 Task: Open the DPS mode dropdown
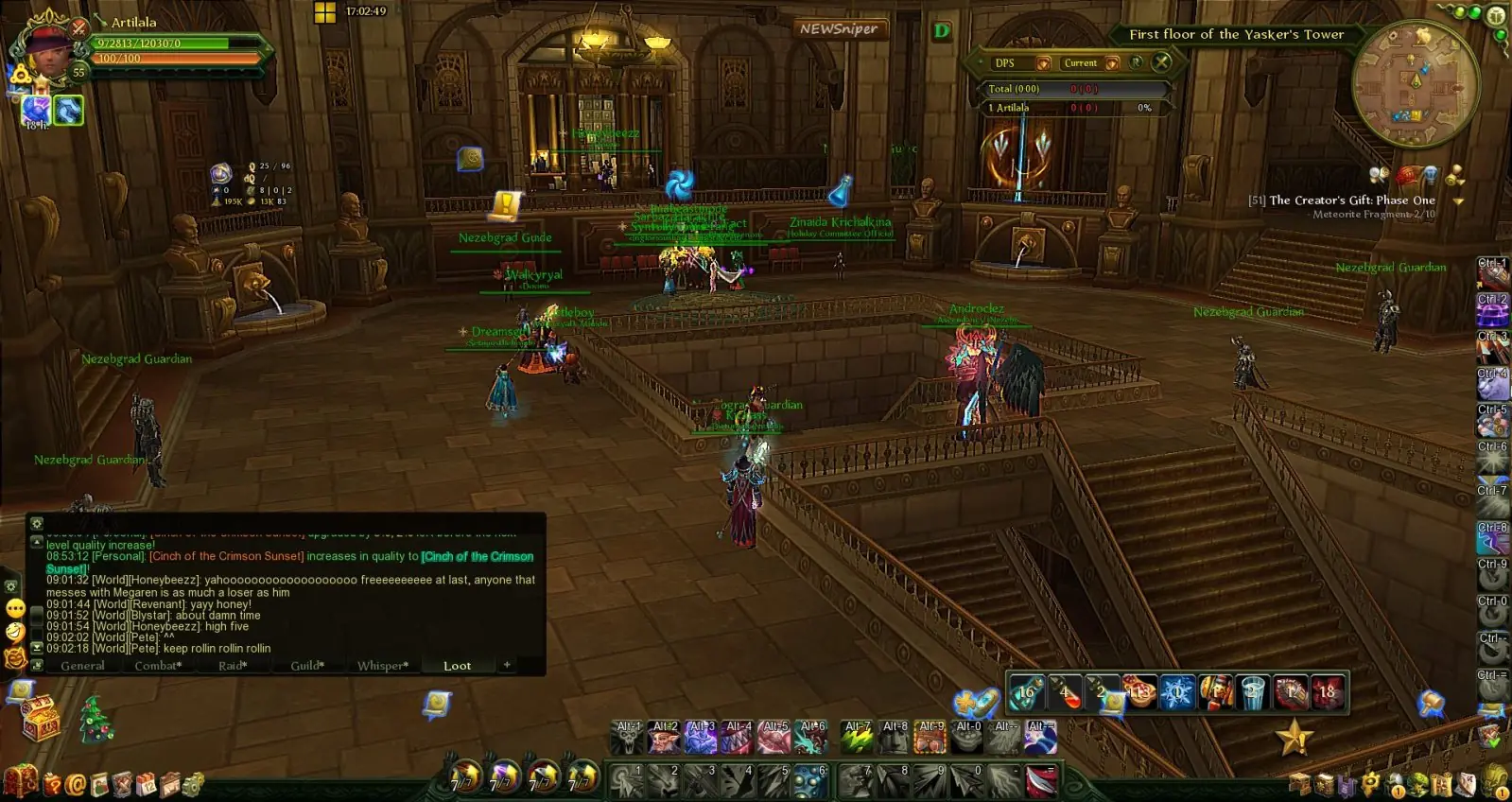(1044, 63)
